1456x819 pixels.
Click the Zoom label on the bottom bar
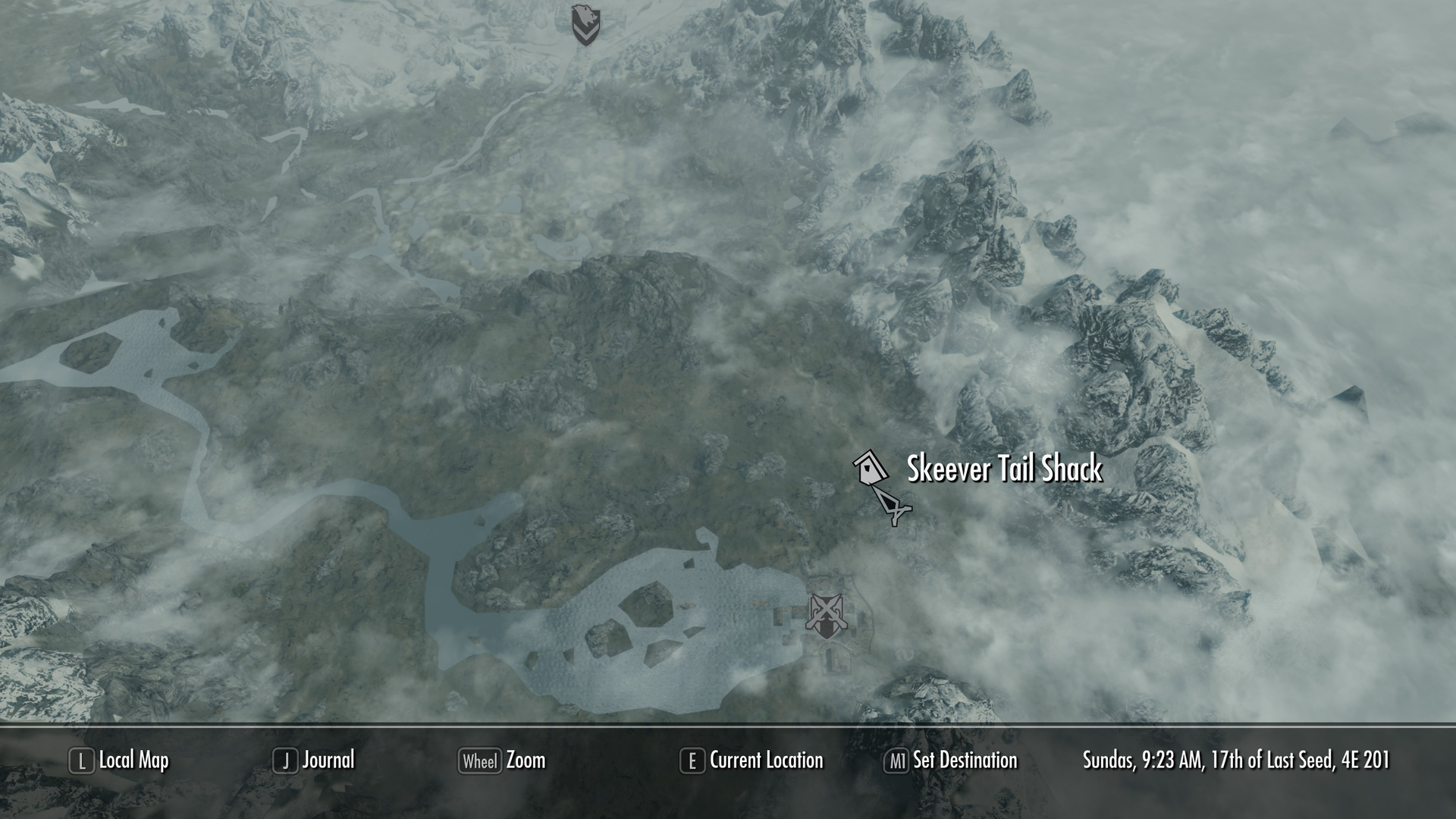[x=526, y=761]
